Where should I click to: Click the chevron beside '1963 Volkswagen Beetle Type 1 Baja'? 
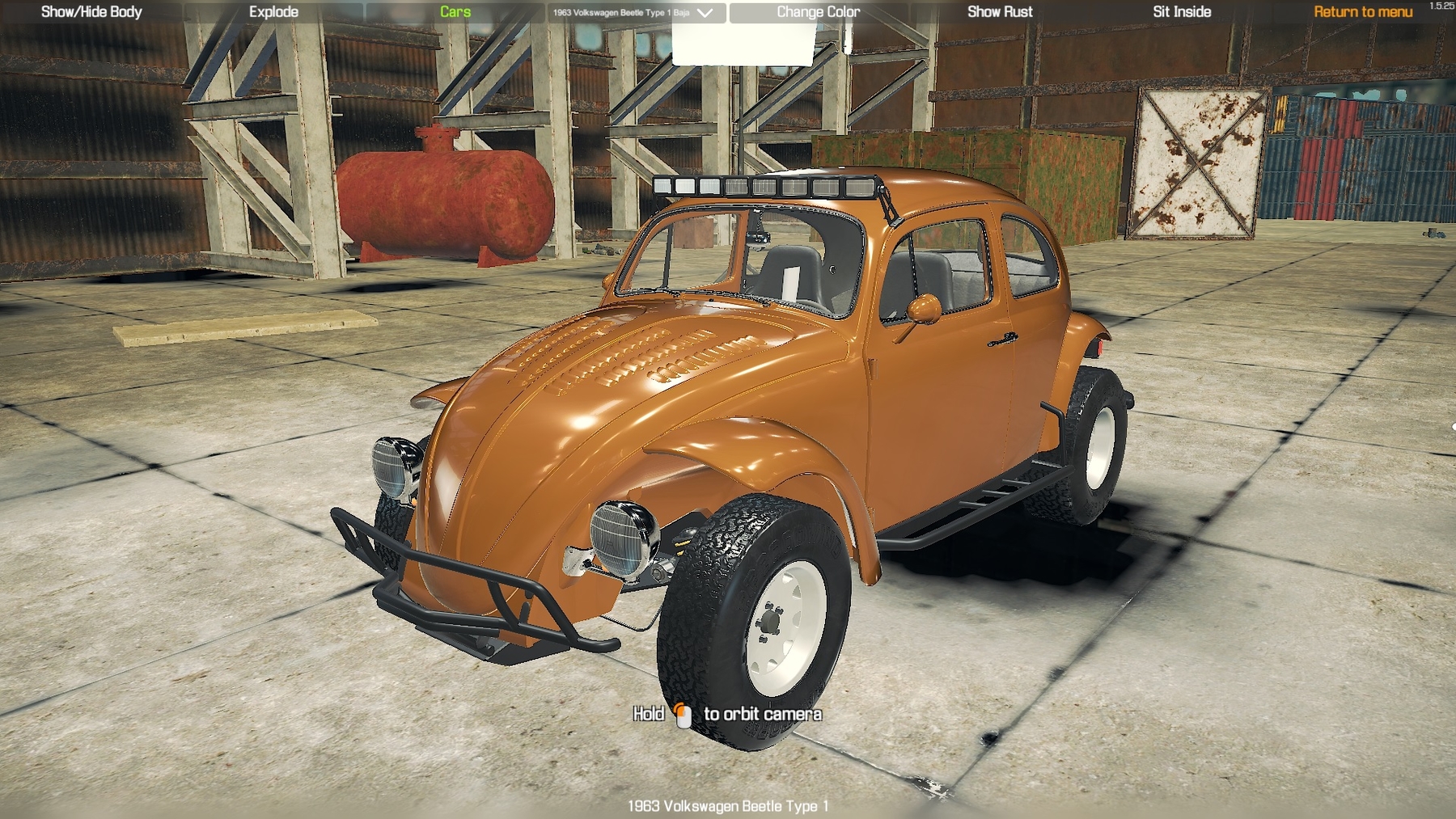pos(706,13)
